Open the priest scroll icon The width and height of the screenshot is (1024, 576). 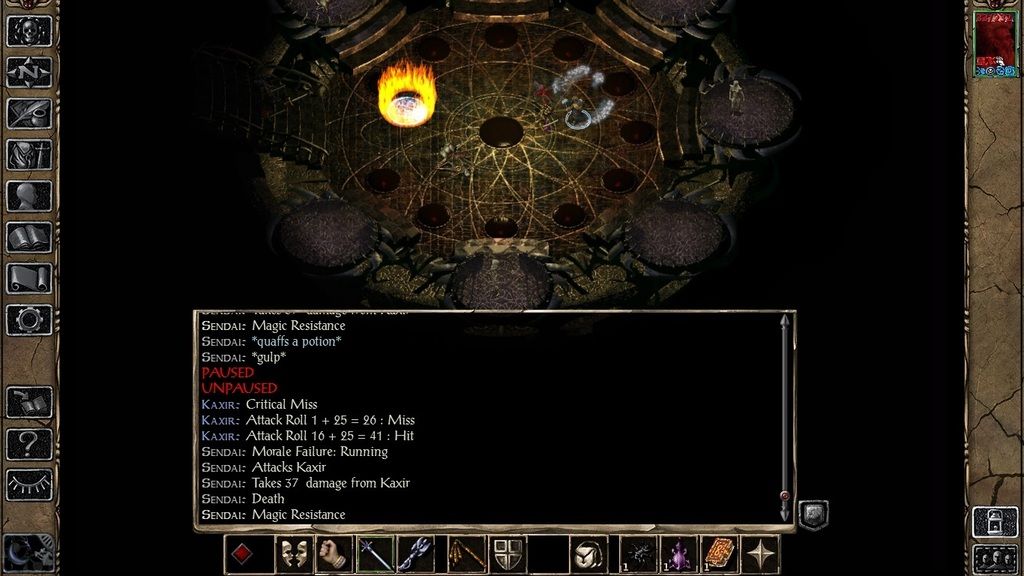tap(29, 278)
